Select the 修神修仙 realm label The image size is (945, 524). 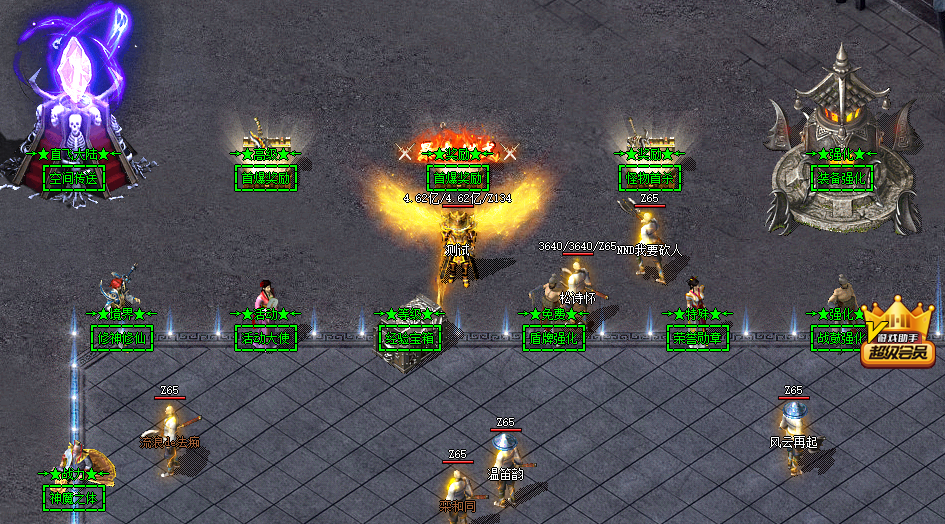122,338
